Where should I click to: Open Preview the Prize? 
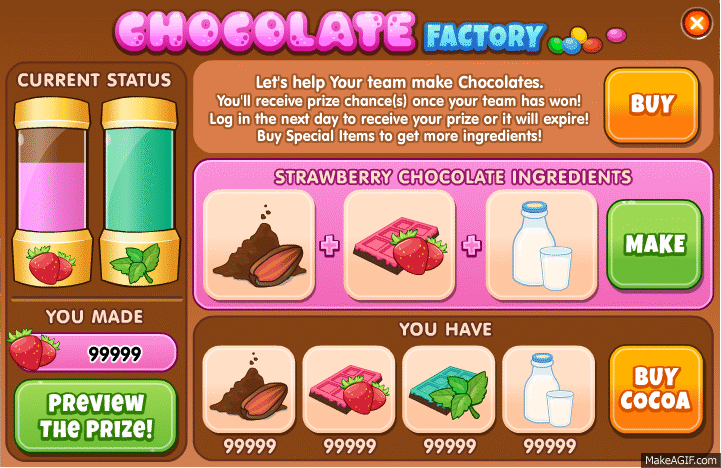coord(95,416)
